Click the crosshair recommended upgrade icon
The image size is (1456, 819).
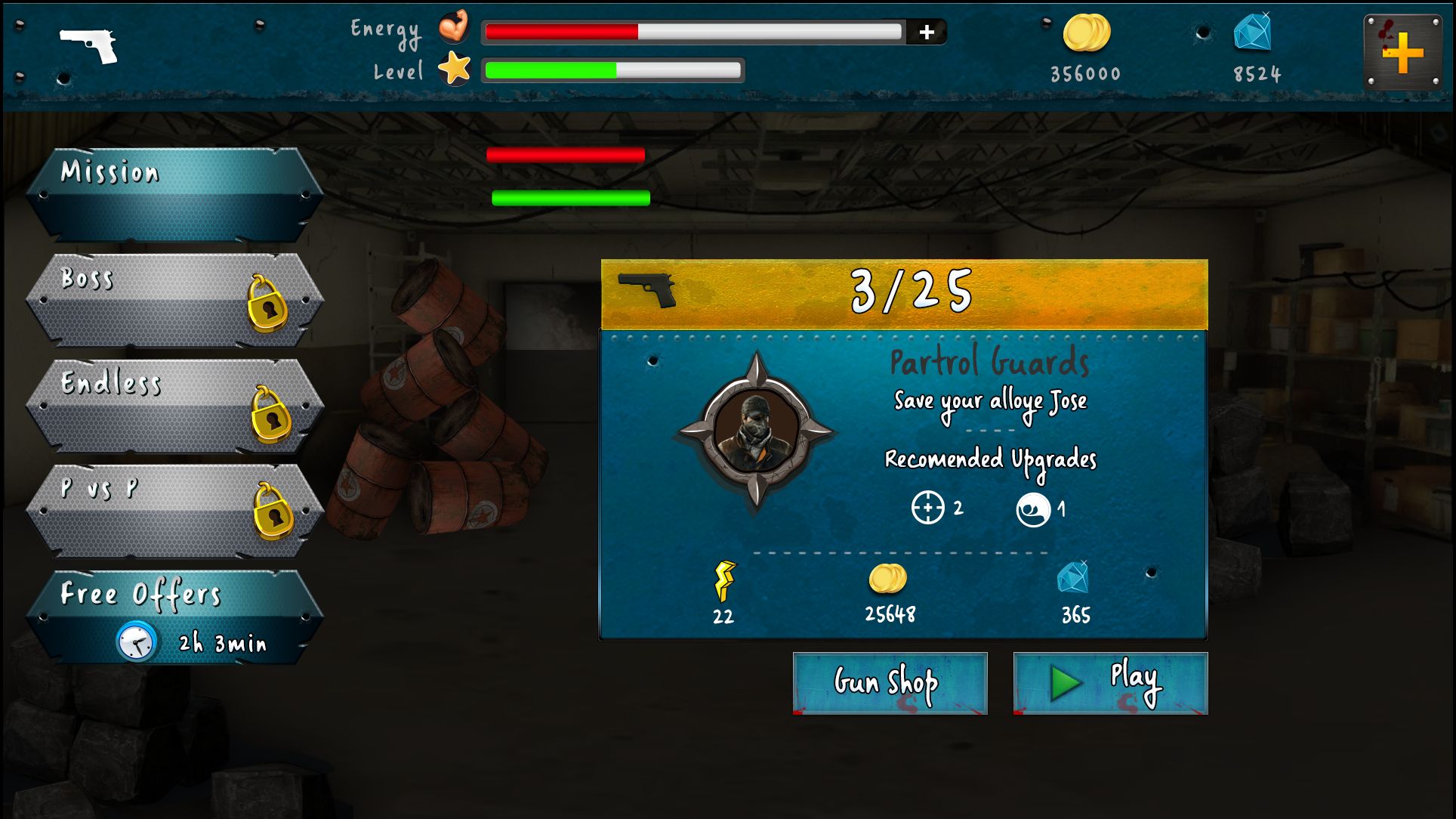(927, 508)
